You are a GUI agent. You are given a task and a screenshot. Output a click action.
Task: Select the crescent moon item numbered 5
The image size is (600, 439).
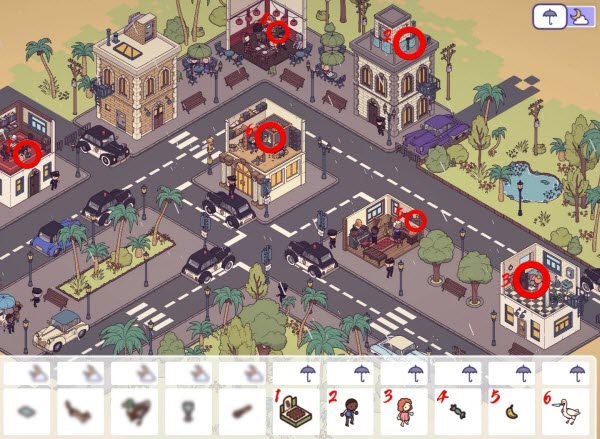click(514, 410)
